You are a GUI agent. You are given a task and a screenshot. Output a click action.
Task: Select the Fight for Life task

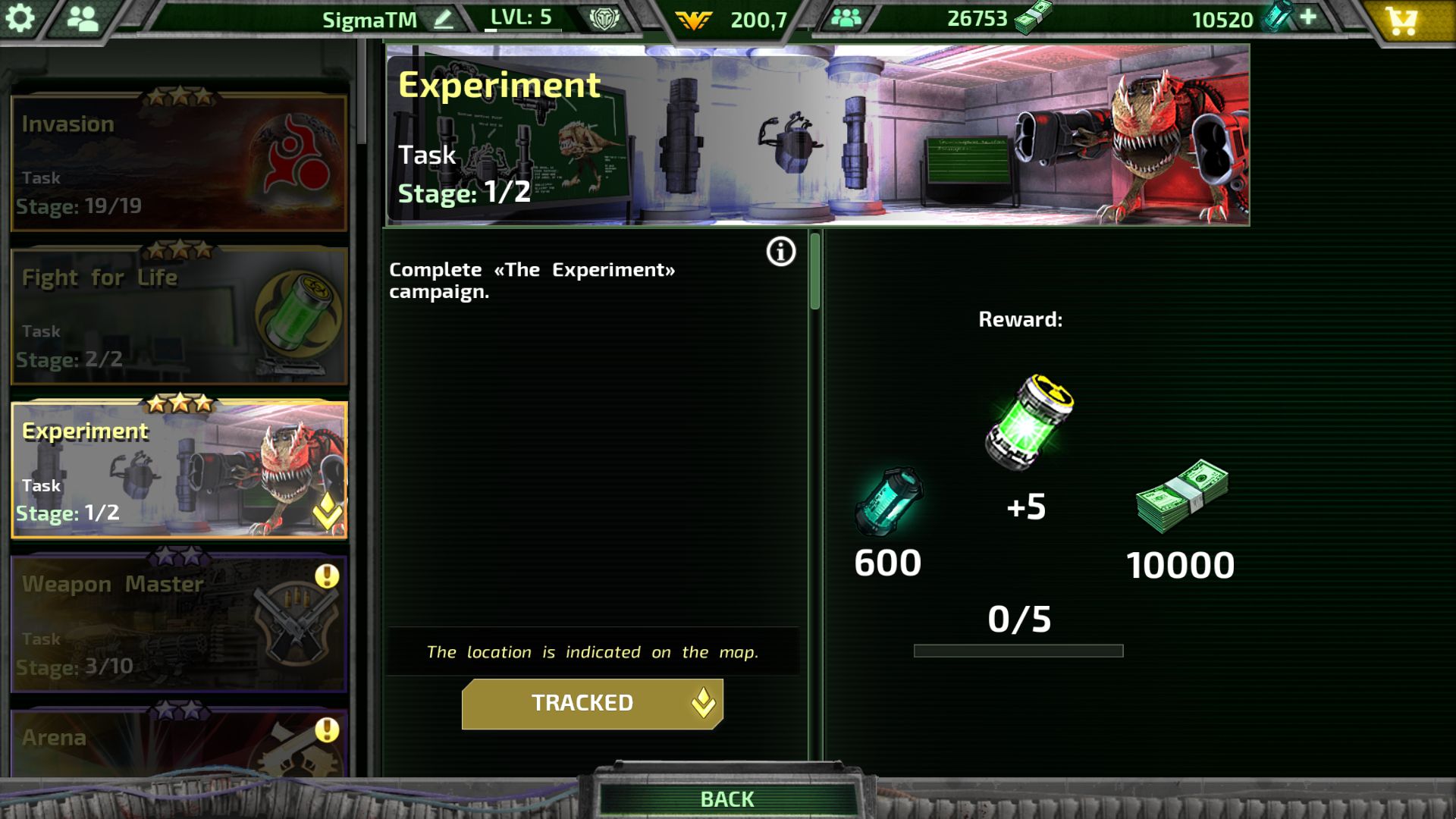[179, 316]
